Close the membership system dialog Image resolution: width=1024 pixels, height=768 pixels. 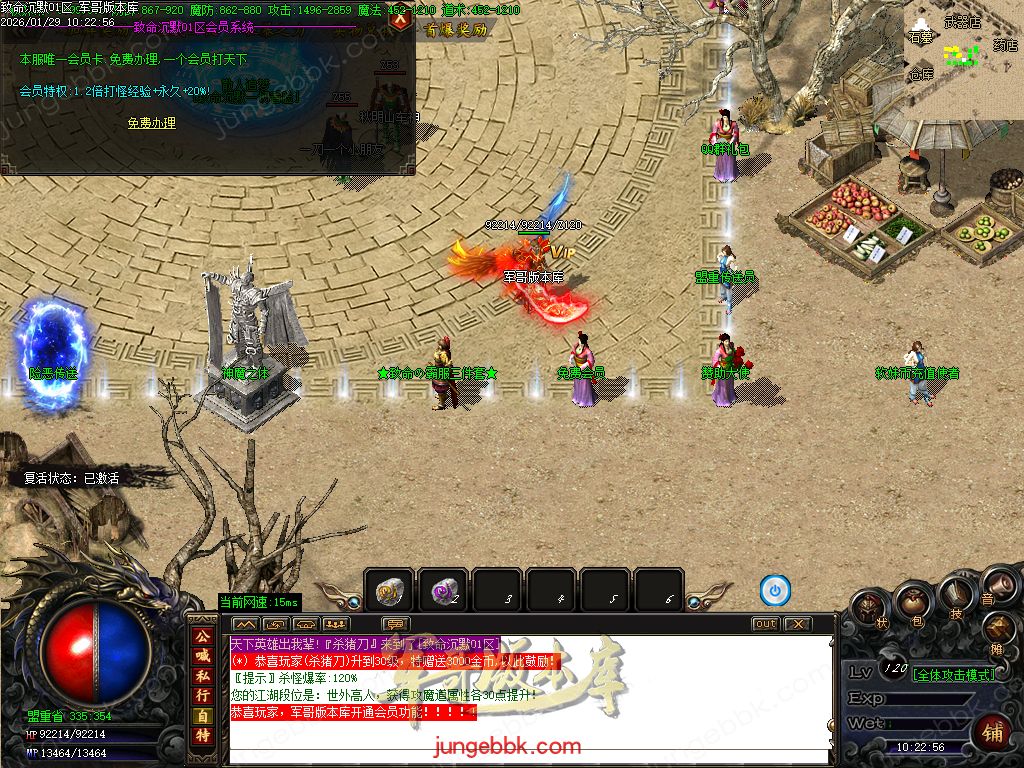[x=400, y=17]
